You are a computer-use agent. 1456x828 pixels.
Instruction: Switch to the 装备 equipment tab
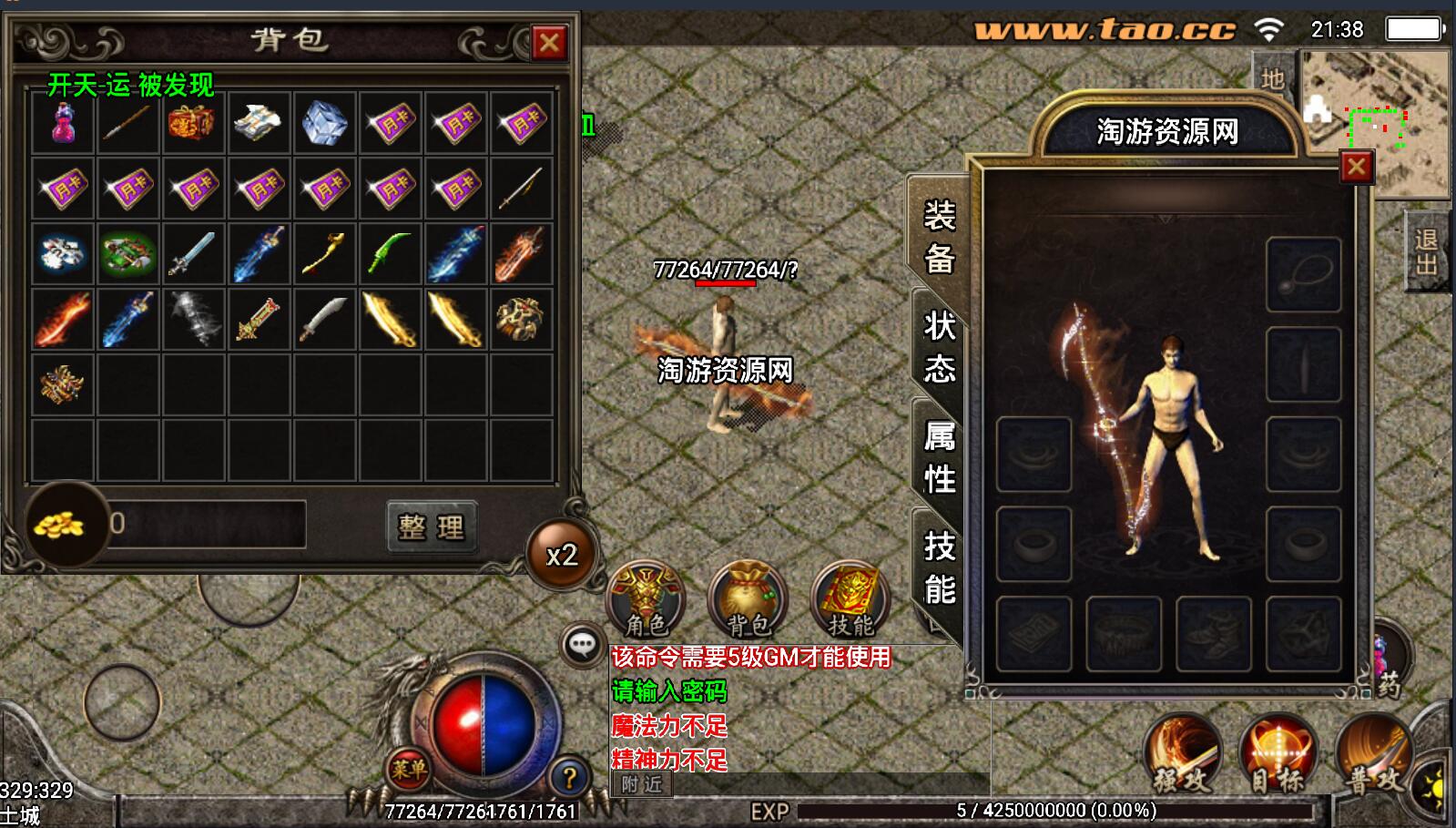coord(939,237)
